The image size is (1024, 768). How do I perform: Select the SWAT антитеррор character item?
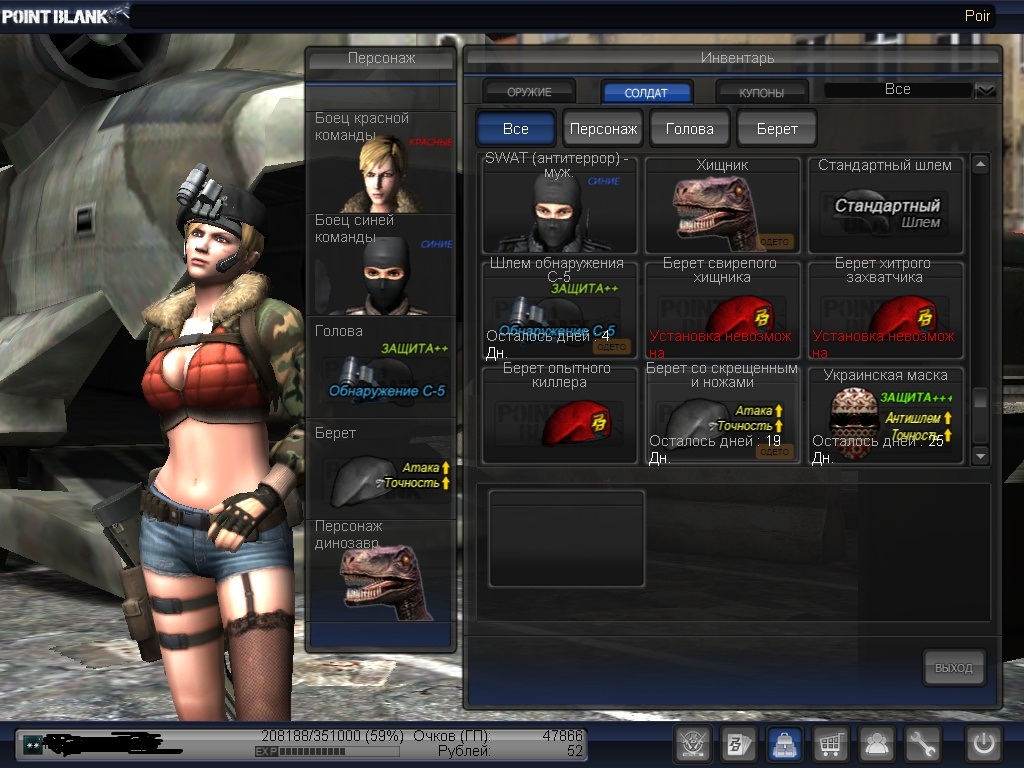click(x=559, y=205)
